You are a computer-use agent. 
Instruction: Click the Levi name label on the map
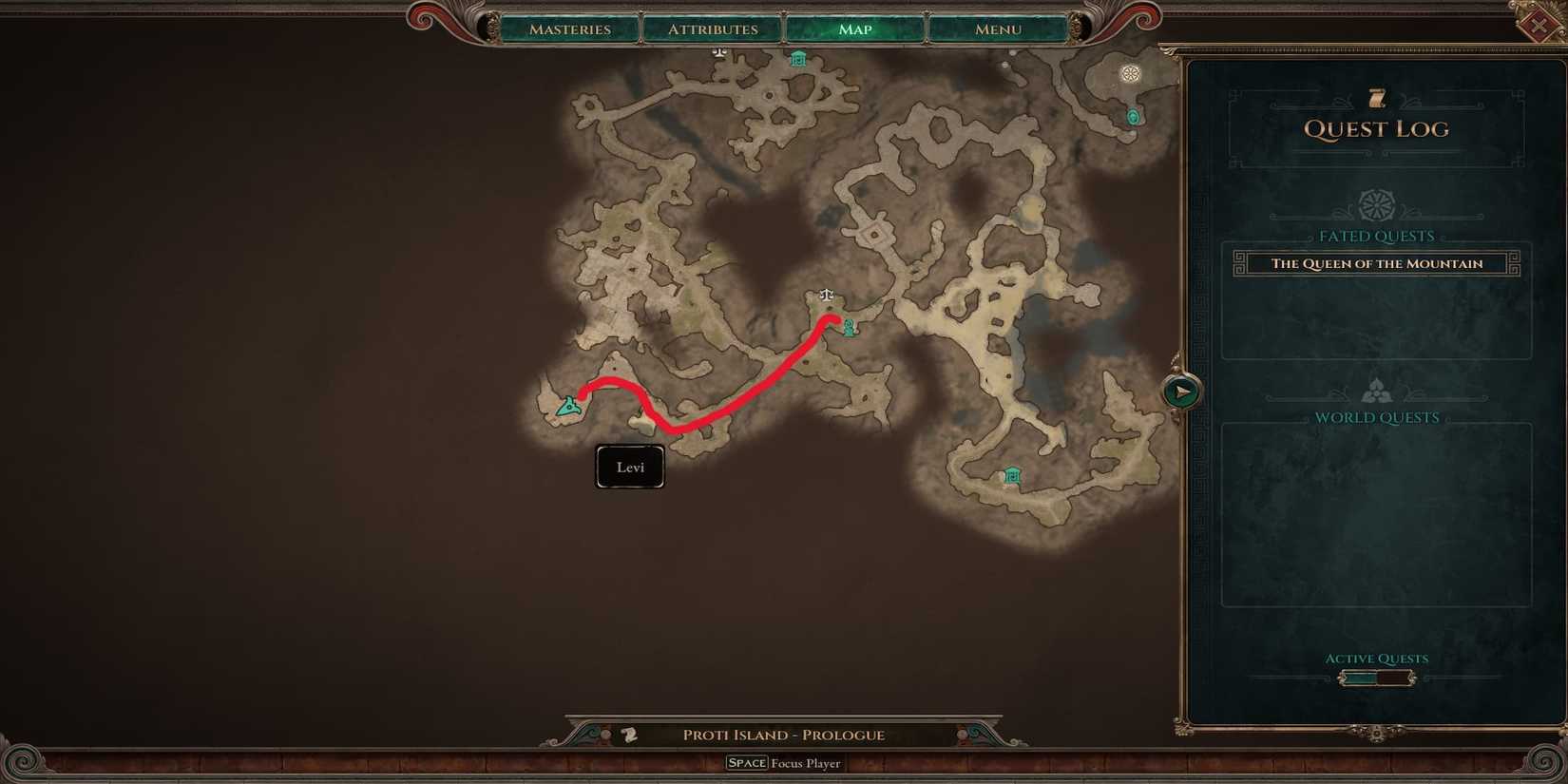(629, 466)
